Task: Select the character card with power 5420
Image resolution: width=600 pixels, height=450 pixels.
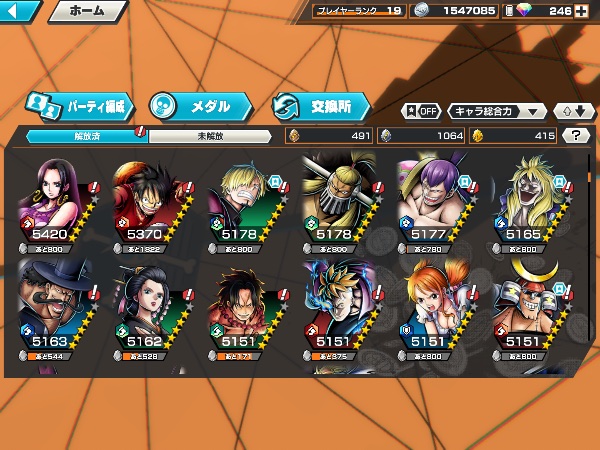Action: pos(56,200)
